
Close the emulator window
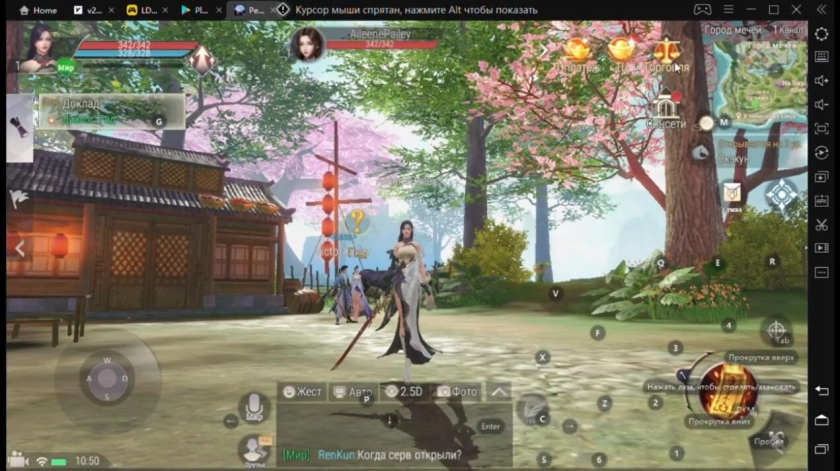[x=798, y=10]
